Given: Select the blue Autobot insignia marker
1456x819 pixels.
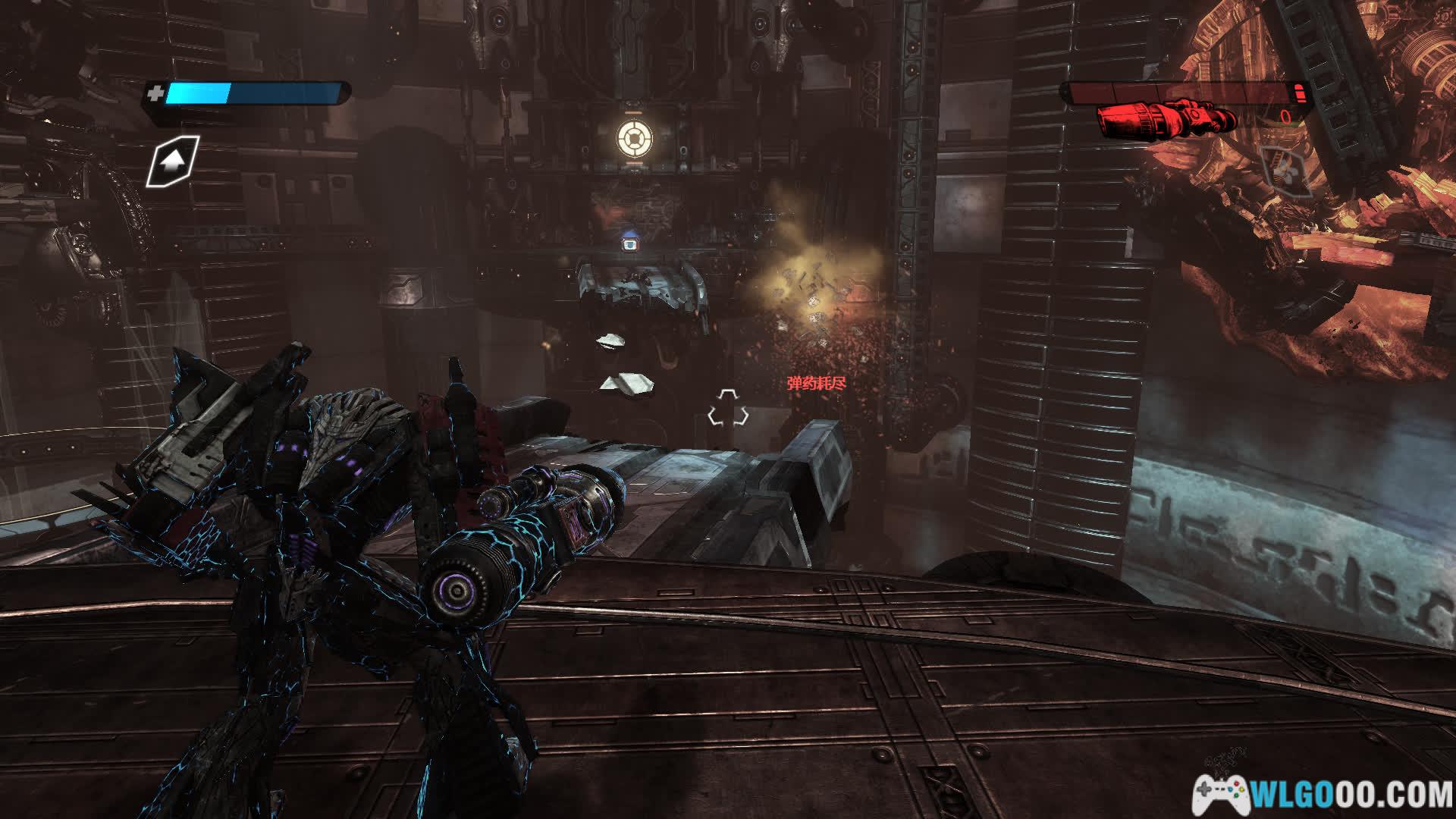Looking at the screenshot, I should (x=629, y=243).
